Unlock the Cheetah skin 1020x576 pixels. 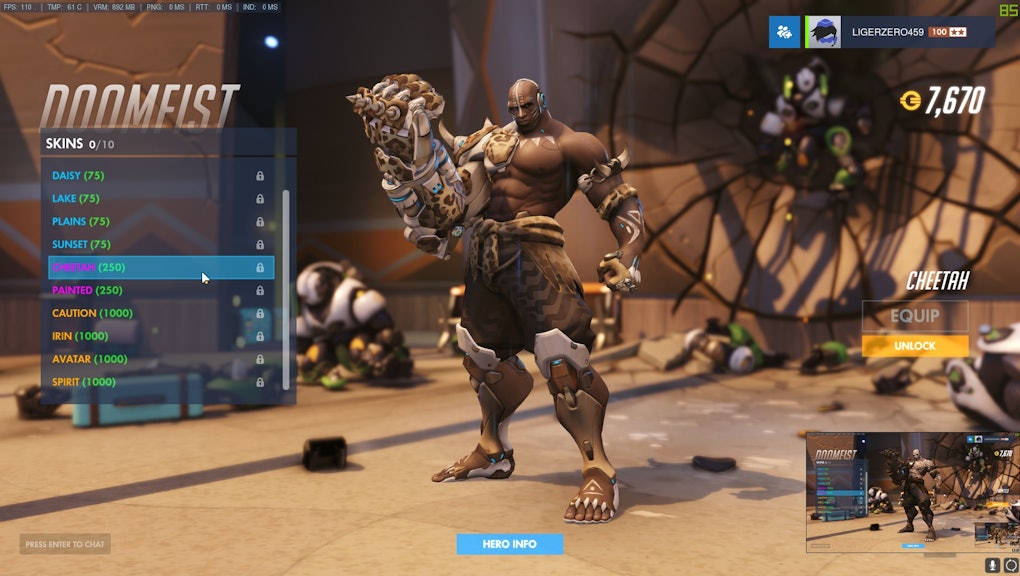pos(915,346)
